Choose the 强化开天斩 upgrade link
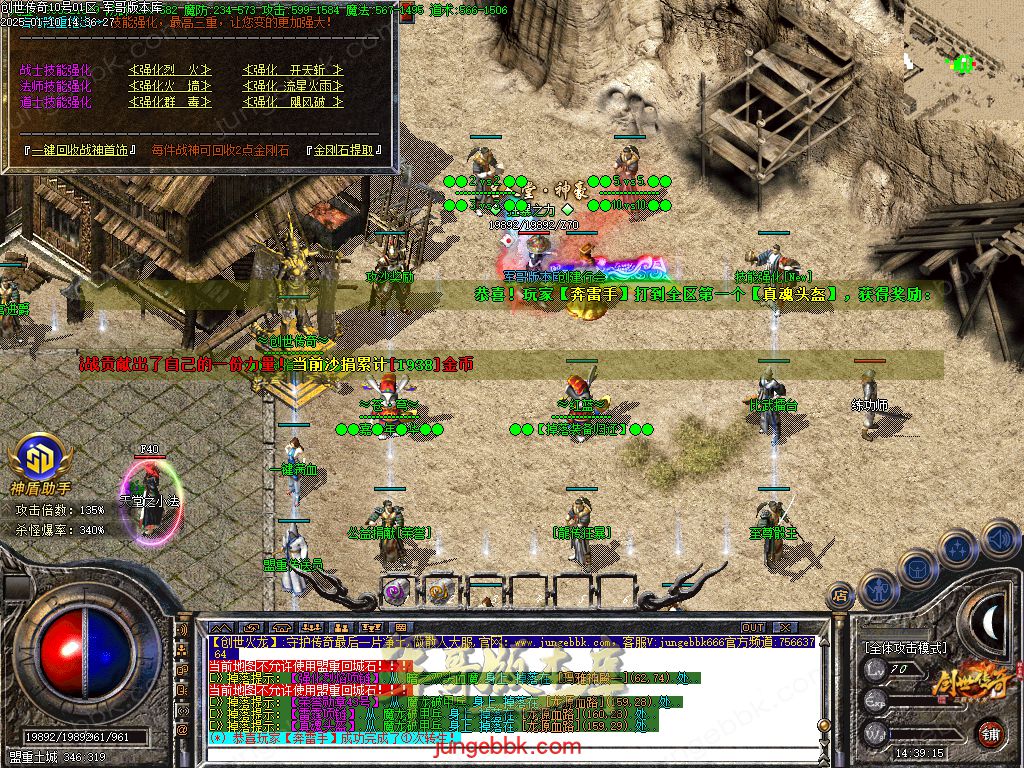The height and width of the screenshot is (768, 1024). pyautogui.click(x=293, y=70)
